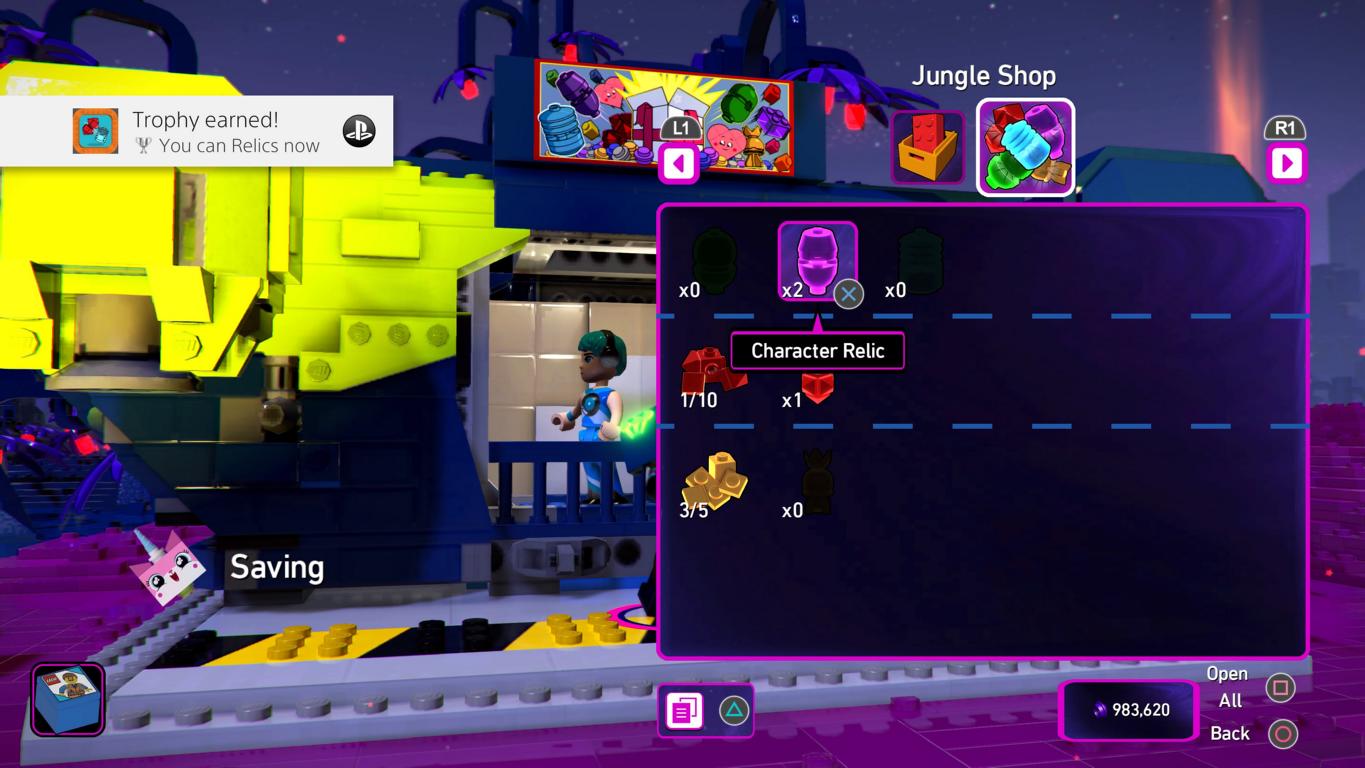Select the red bricks pile showing 1/10
Screen dimensions: 1365x768
click(712, 373)
